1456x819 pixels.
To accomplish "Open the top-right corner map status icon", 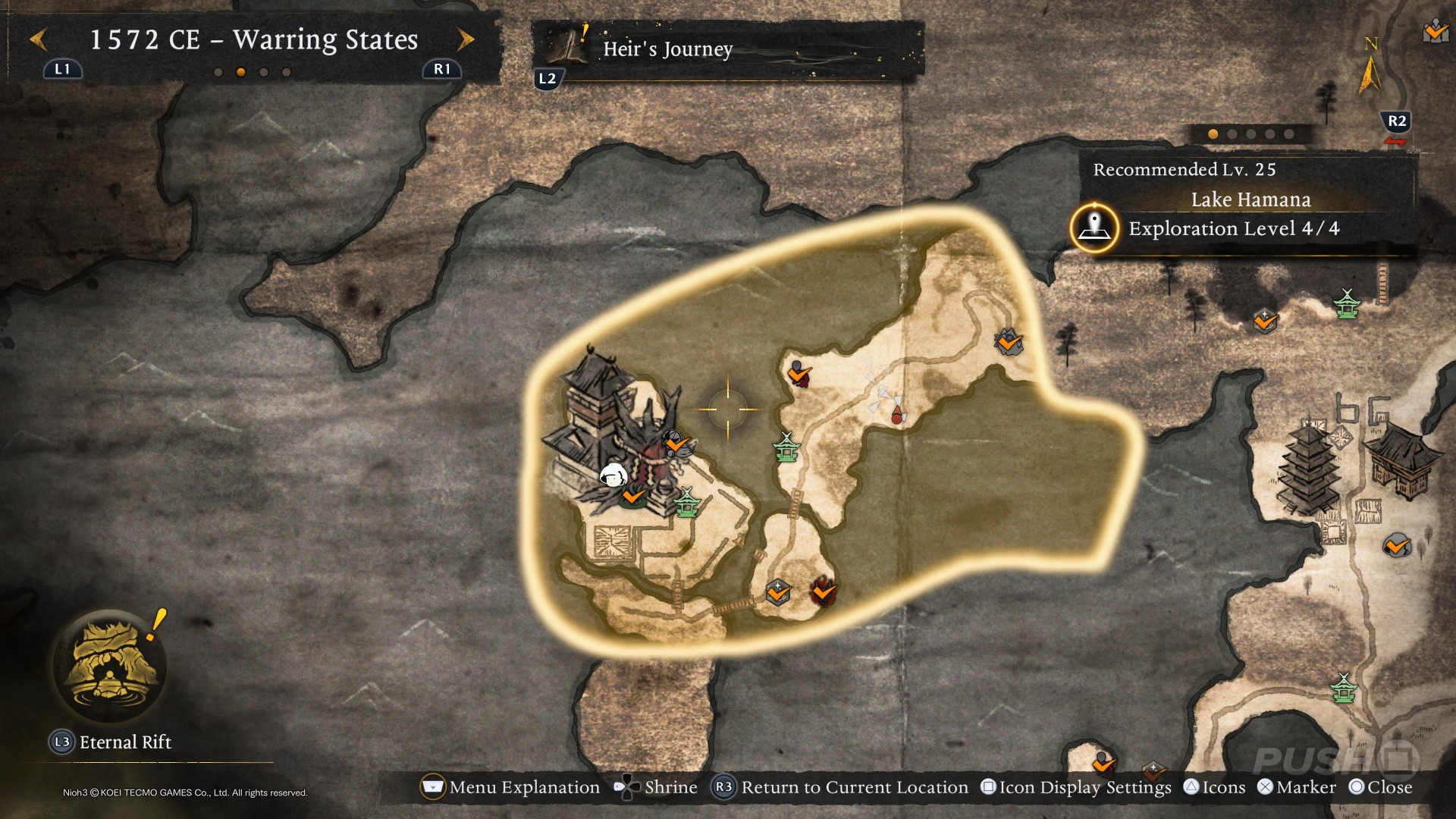I will click(x=1436, y=32).
